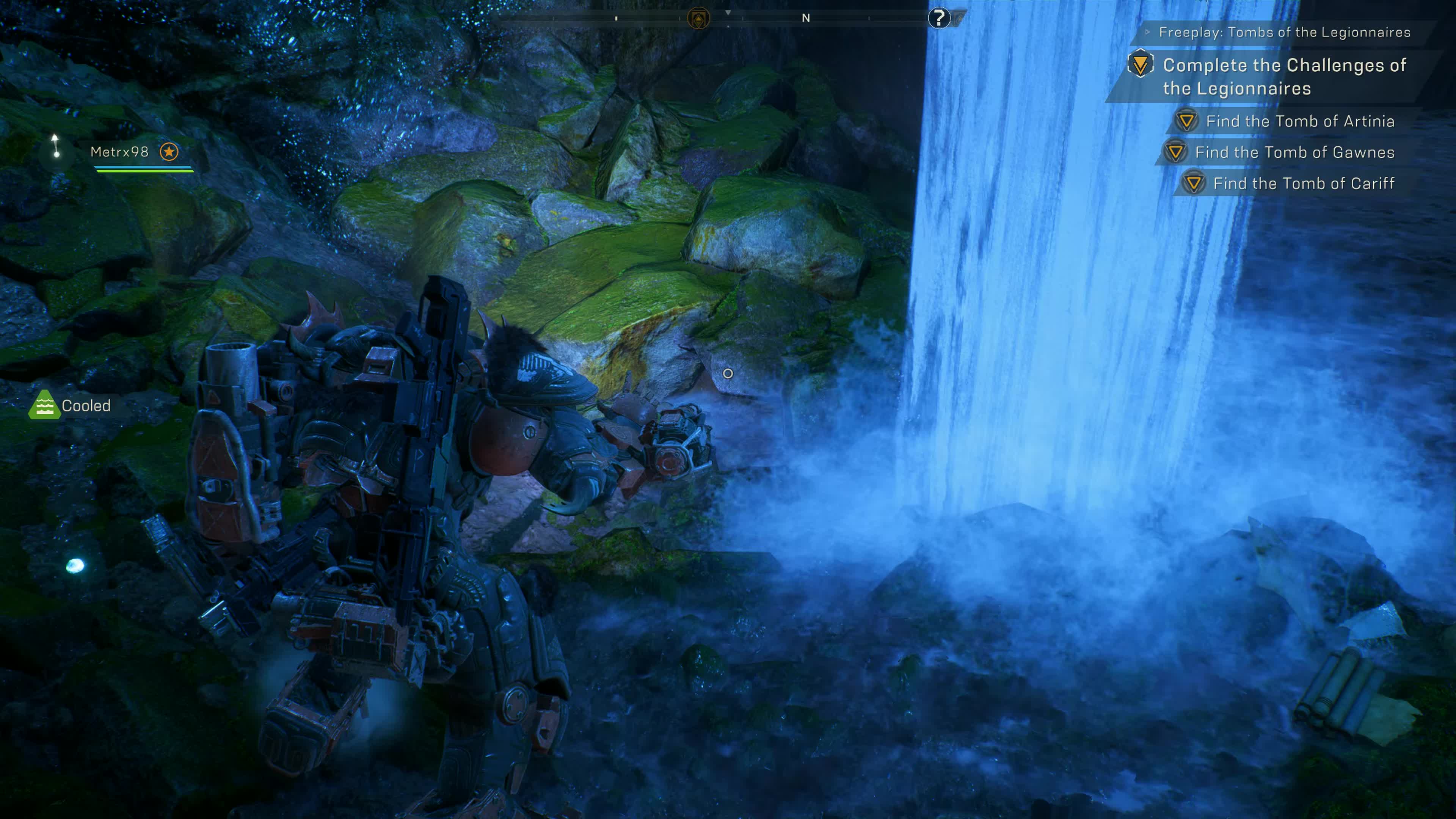Open the Challenges of the Legionnaires objective
The image size is (1456, 819).
1283,77
